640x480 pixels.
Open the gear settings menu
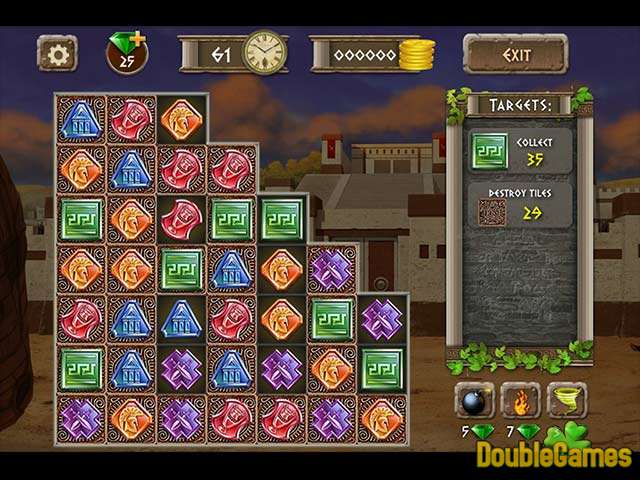56,53
